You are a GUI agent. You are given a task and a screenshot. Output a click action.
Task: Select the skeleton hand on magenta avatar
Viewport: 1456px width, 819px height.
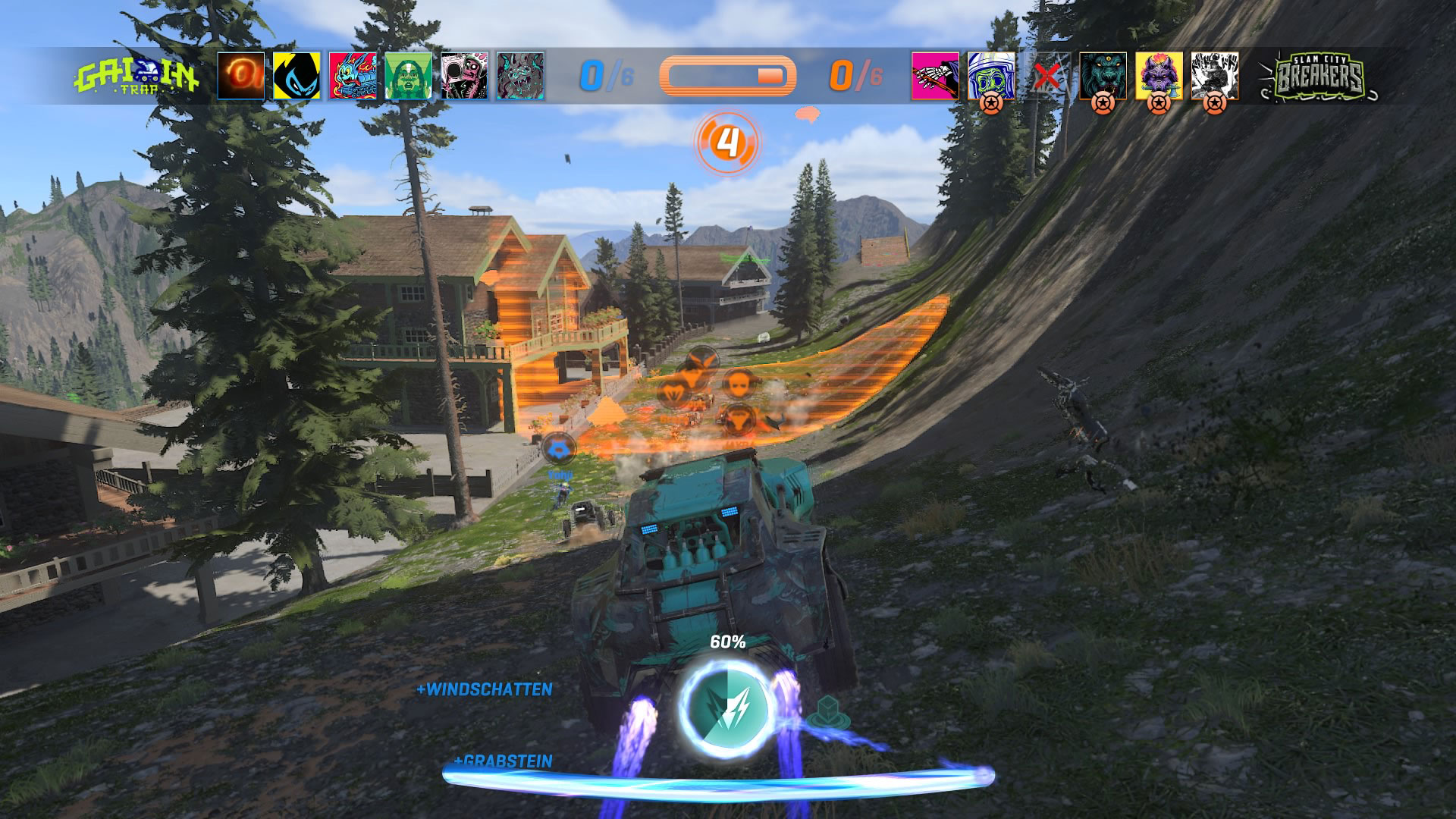(935, 76)
